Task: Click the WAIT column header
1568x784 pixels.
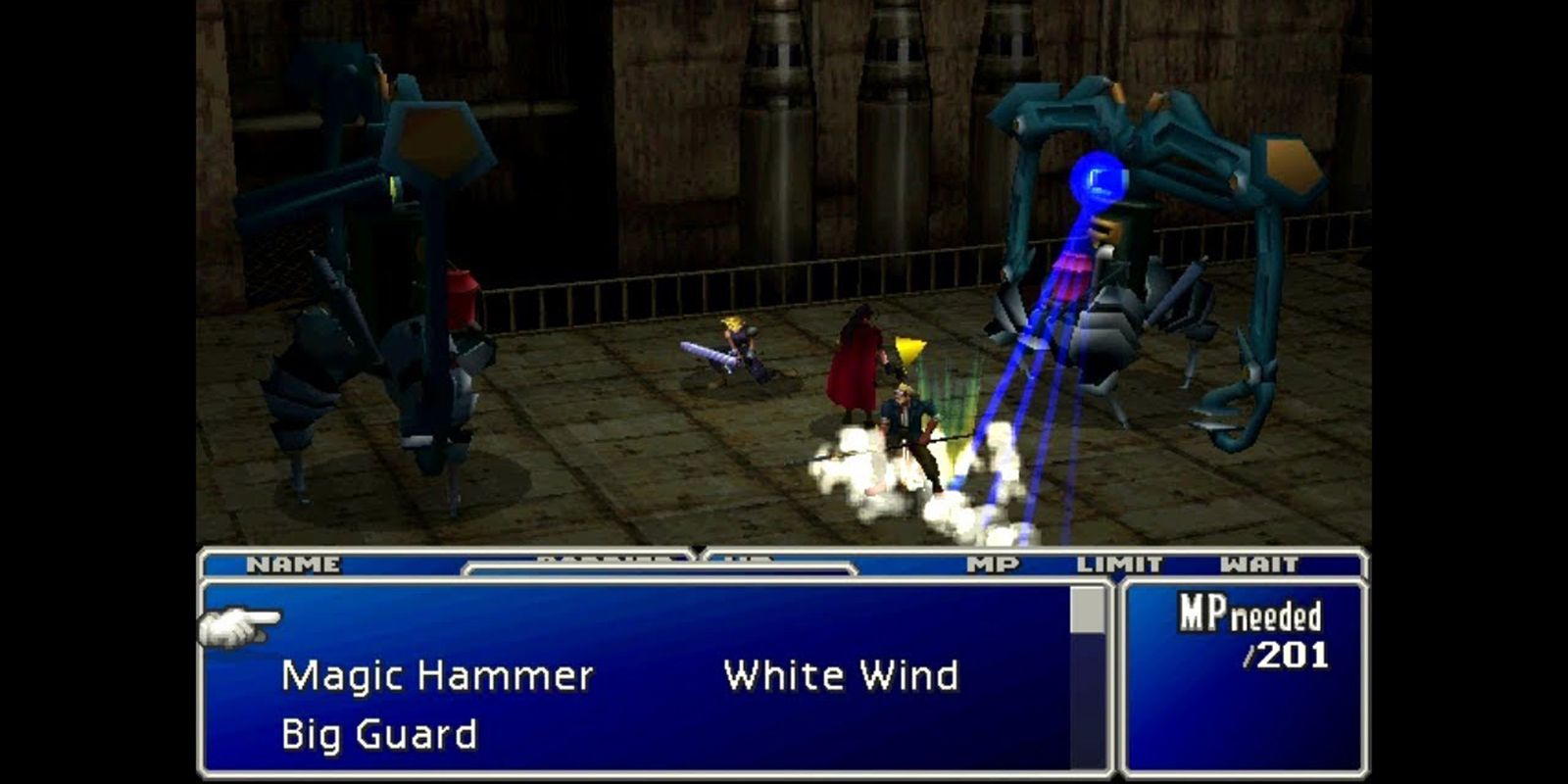Action: click(1259, 563)
